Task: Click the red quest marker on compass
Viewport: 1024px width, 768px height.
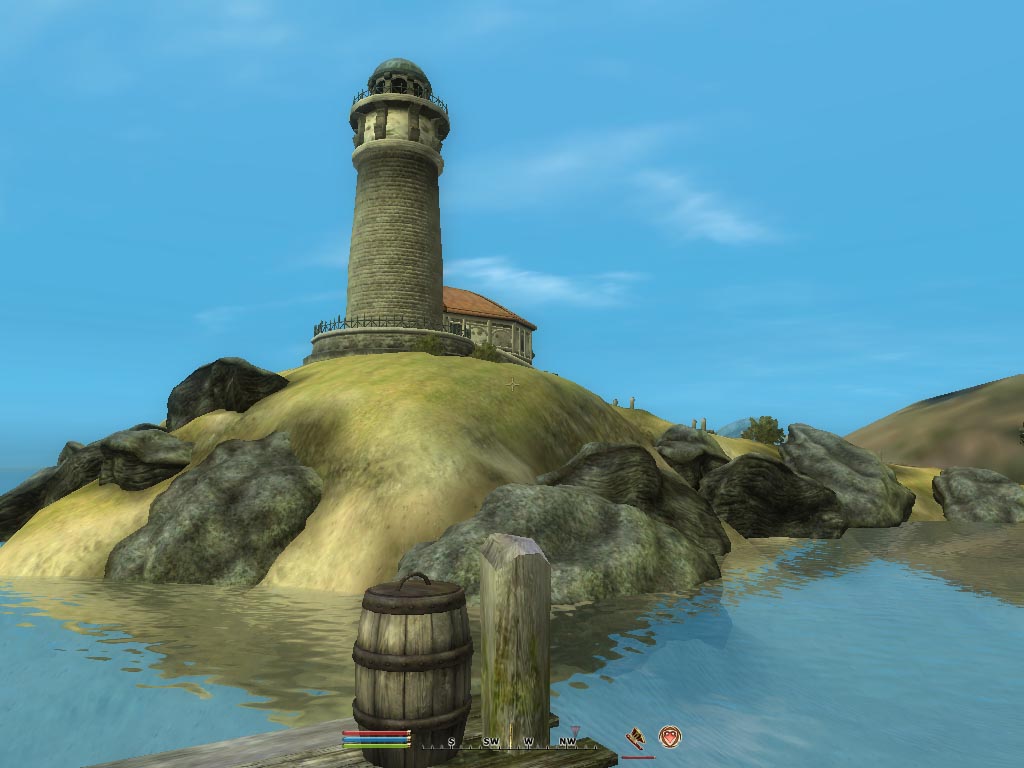Action: point(575,730)
